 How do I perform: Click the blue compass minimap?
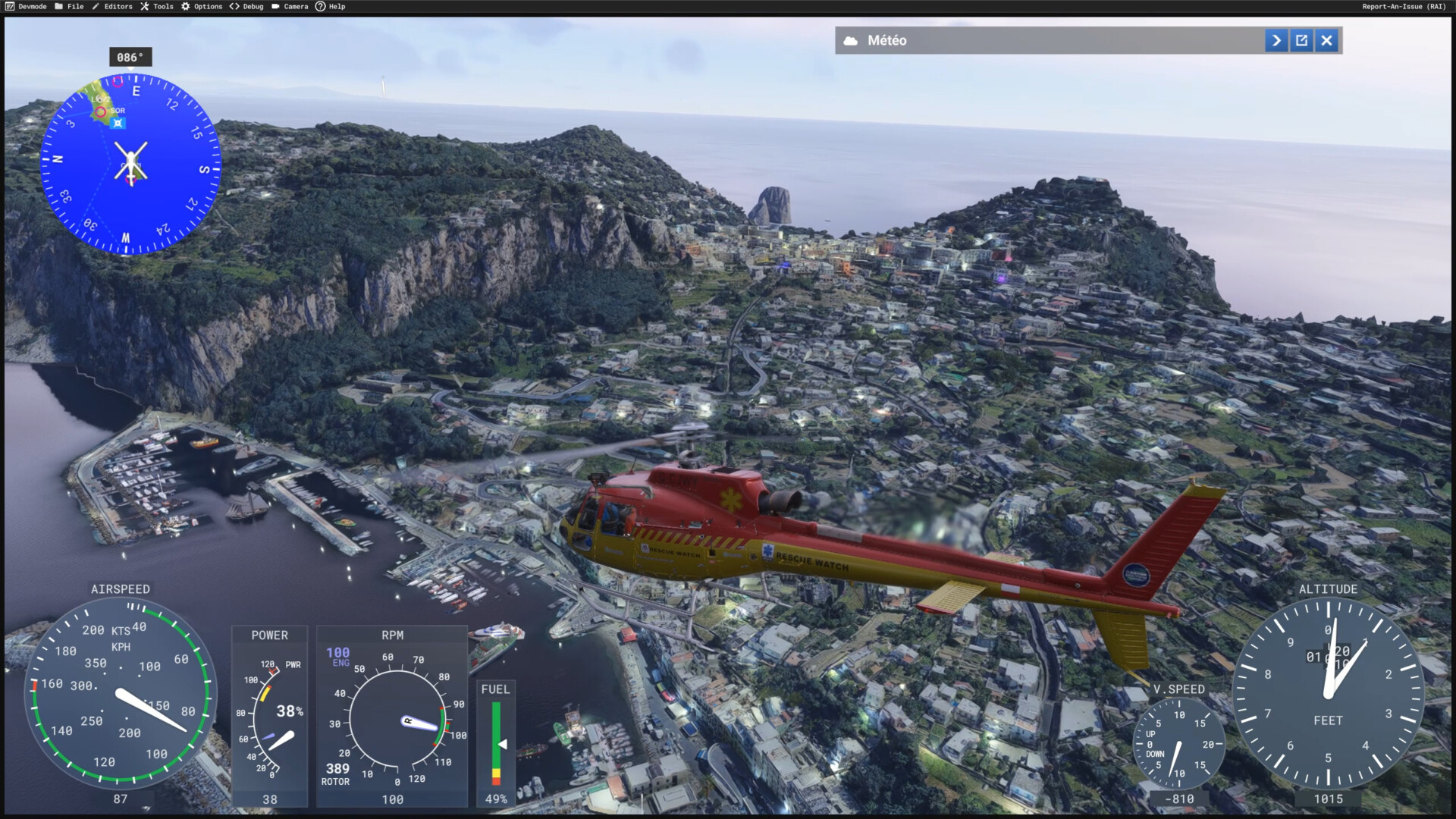[x=130, y=162]
